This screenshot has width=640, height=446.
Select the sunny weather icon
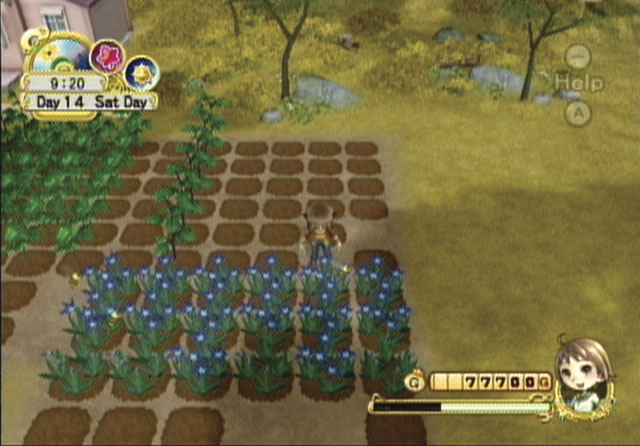(x=140, y=72)
